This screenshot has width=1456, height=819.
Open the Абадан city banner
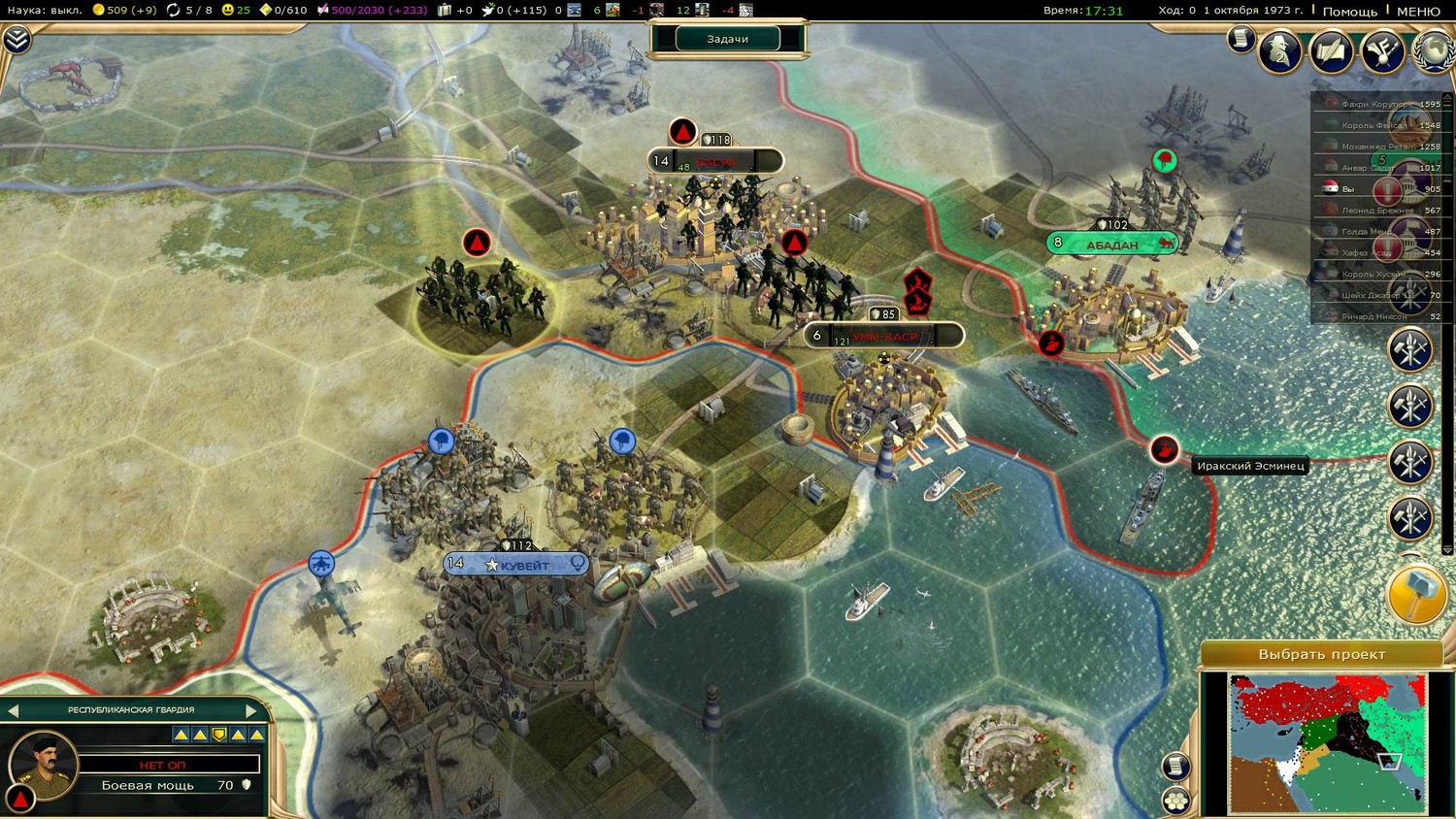coord(1111,244)
